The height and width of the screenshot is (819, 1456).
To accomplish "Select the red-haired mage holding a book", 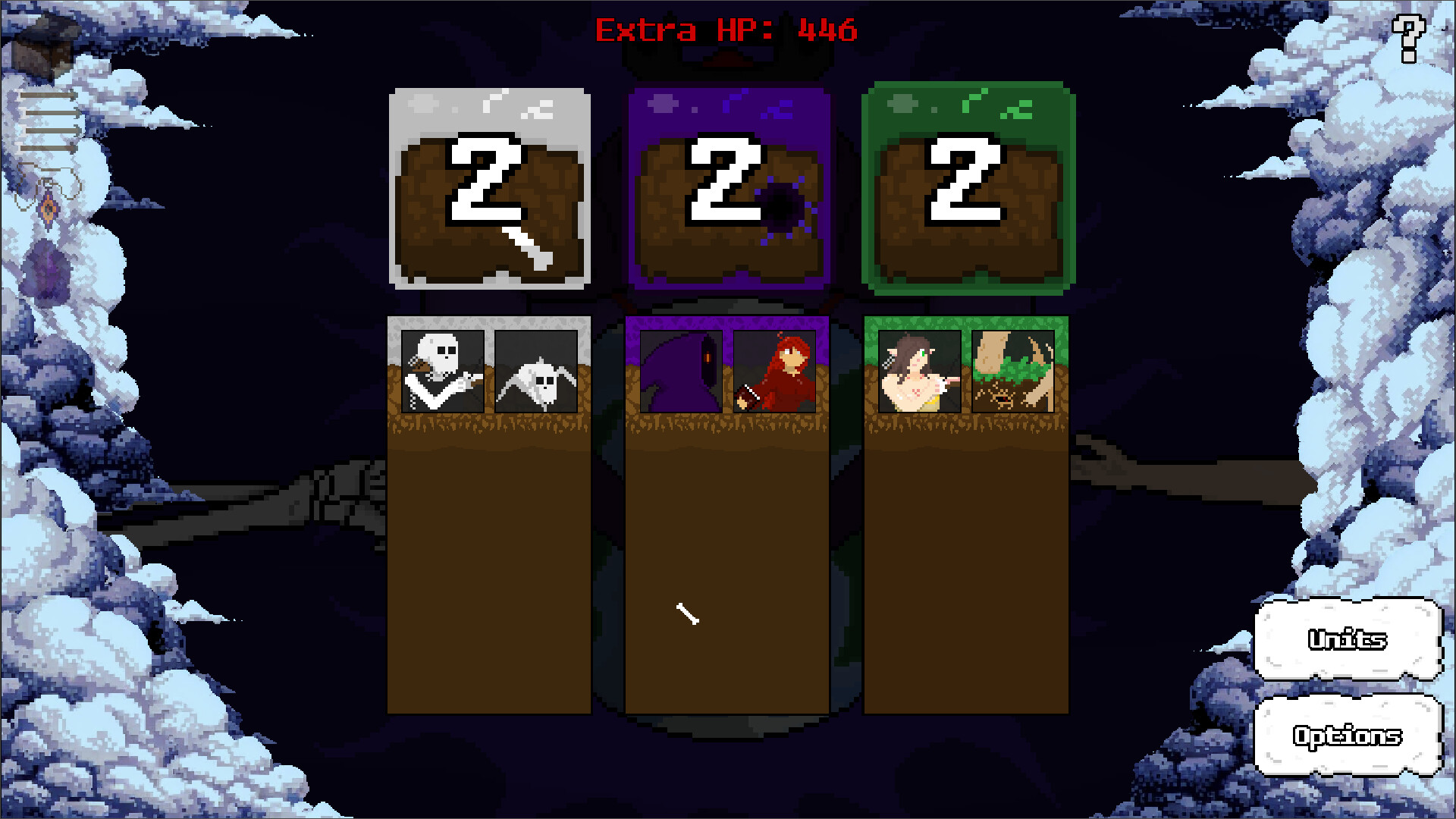I will tap(773, 370).
